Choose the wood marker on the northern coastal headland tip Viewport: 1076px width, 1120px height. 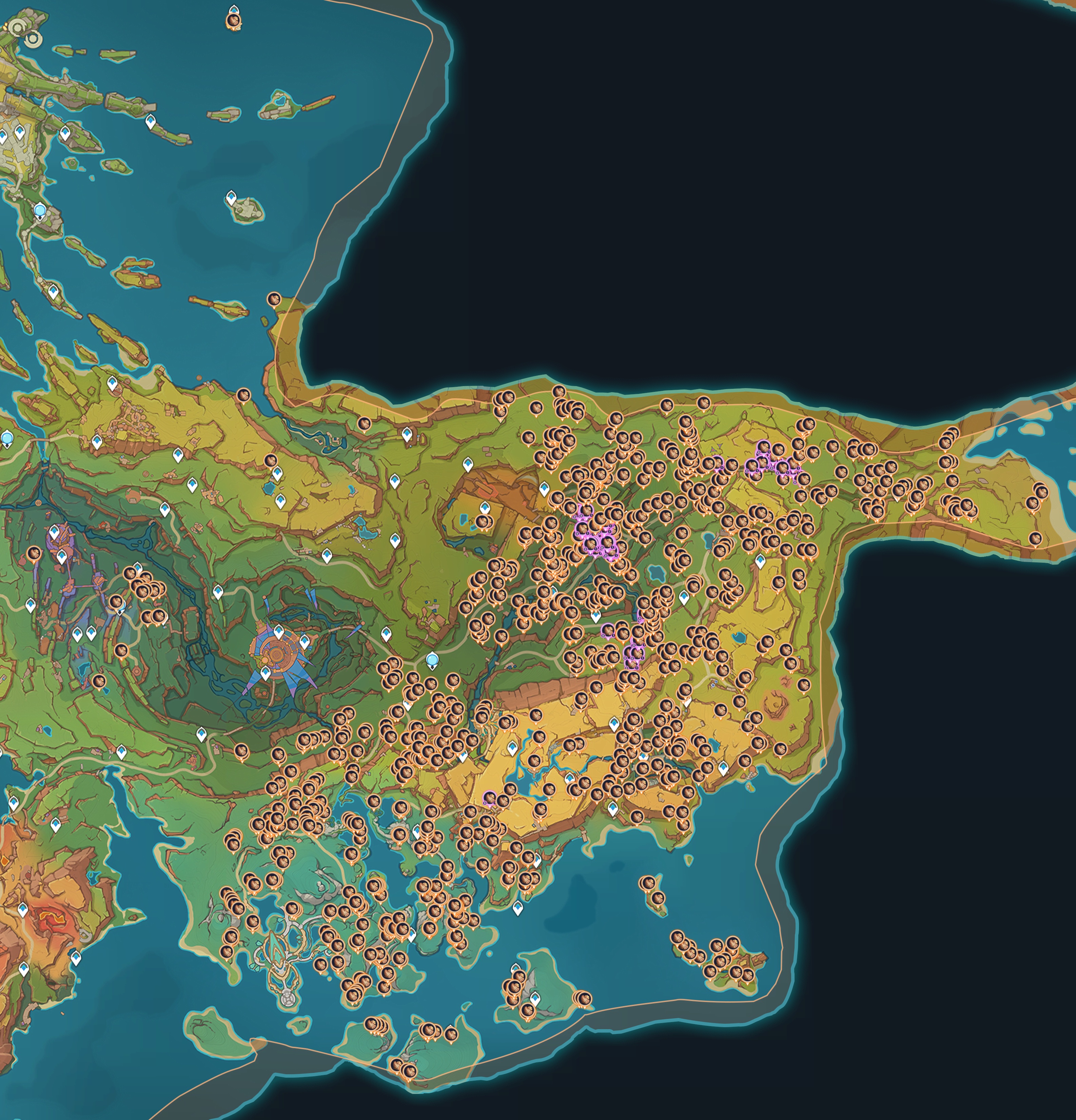[x=274, y=299]
